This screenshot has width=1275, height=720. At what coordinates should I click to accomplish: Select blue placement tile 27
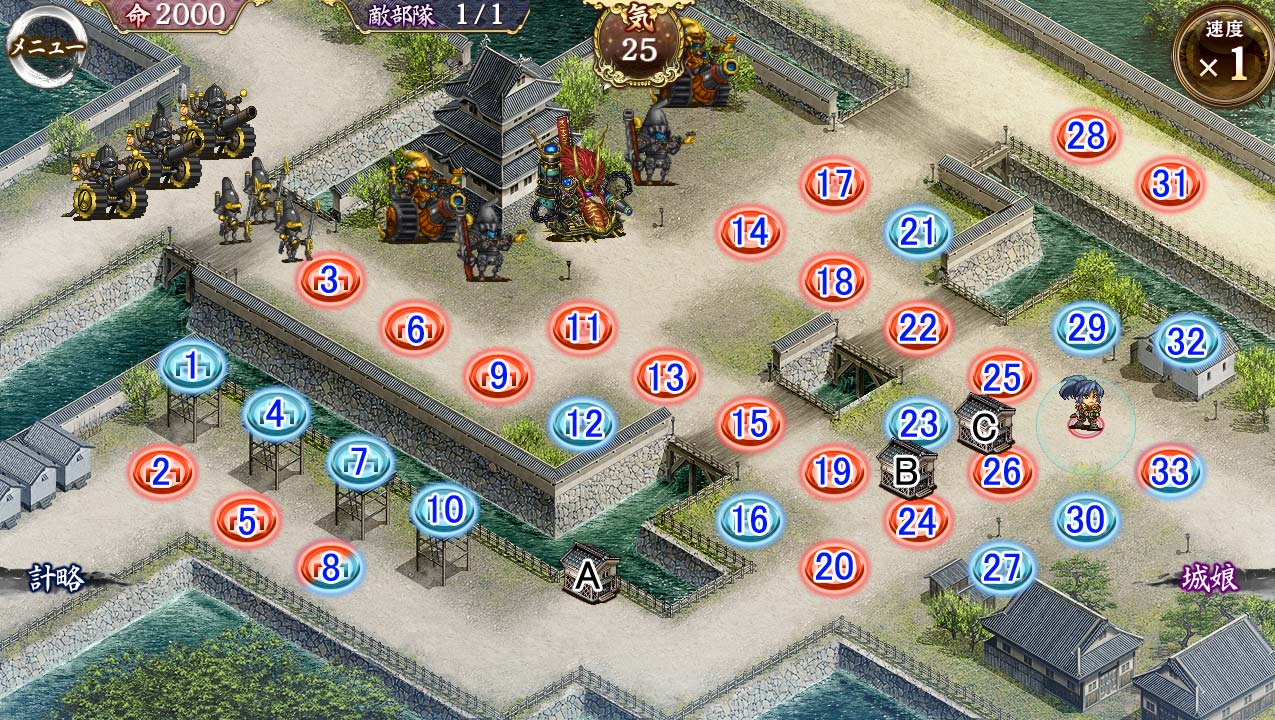(x=1001, y=567)
